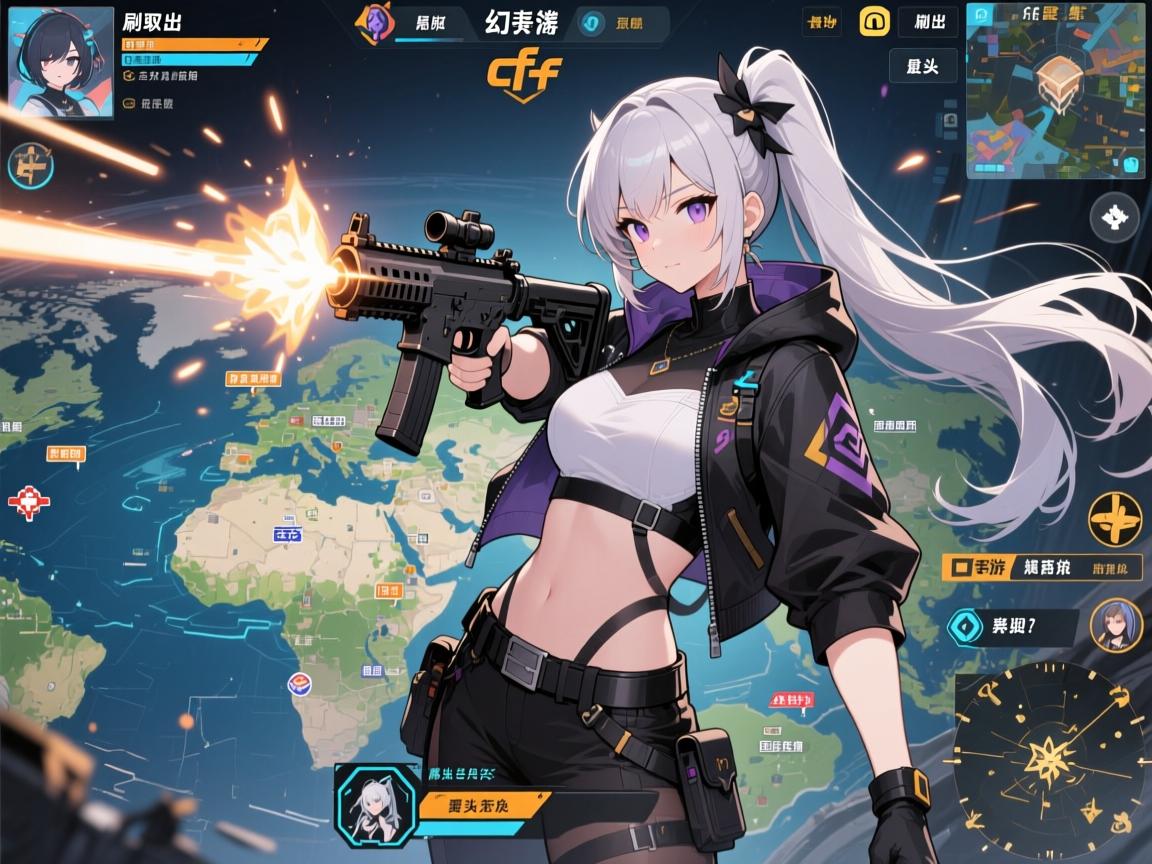
Task: Click the orange cf logo
Action: 523,73
